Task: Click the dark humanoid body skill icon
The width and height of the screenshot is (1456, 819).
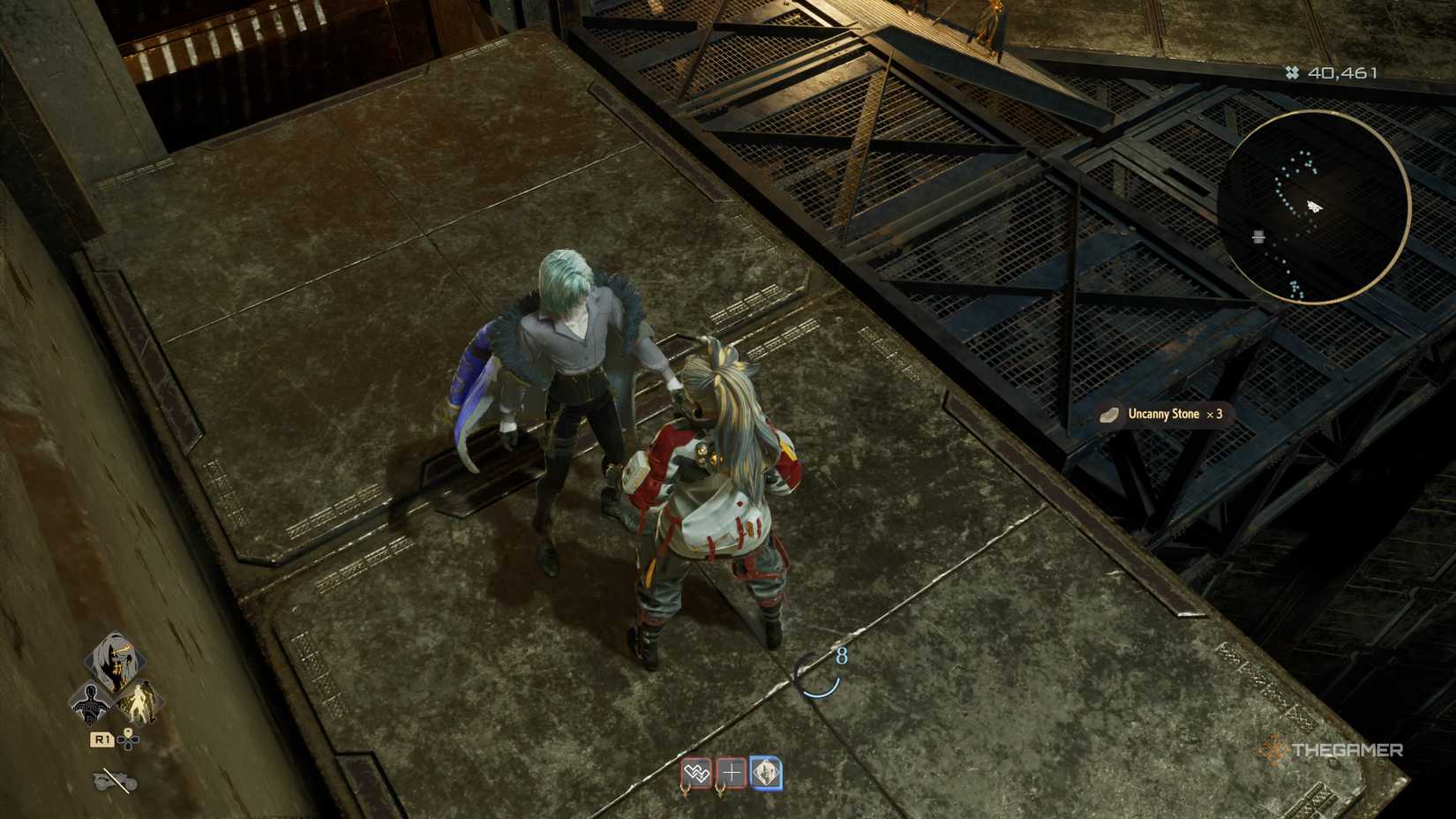Action: [x=90, y=703]
